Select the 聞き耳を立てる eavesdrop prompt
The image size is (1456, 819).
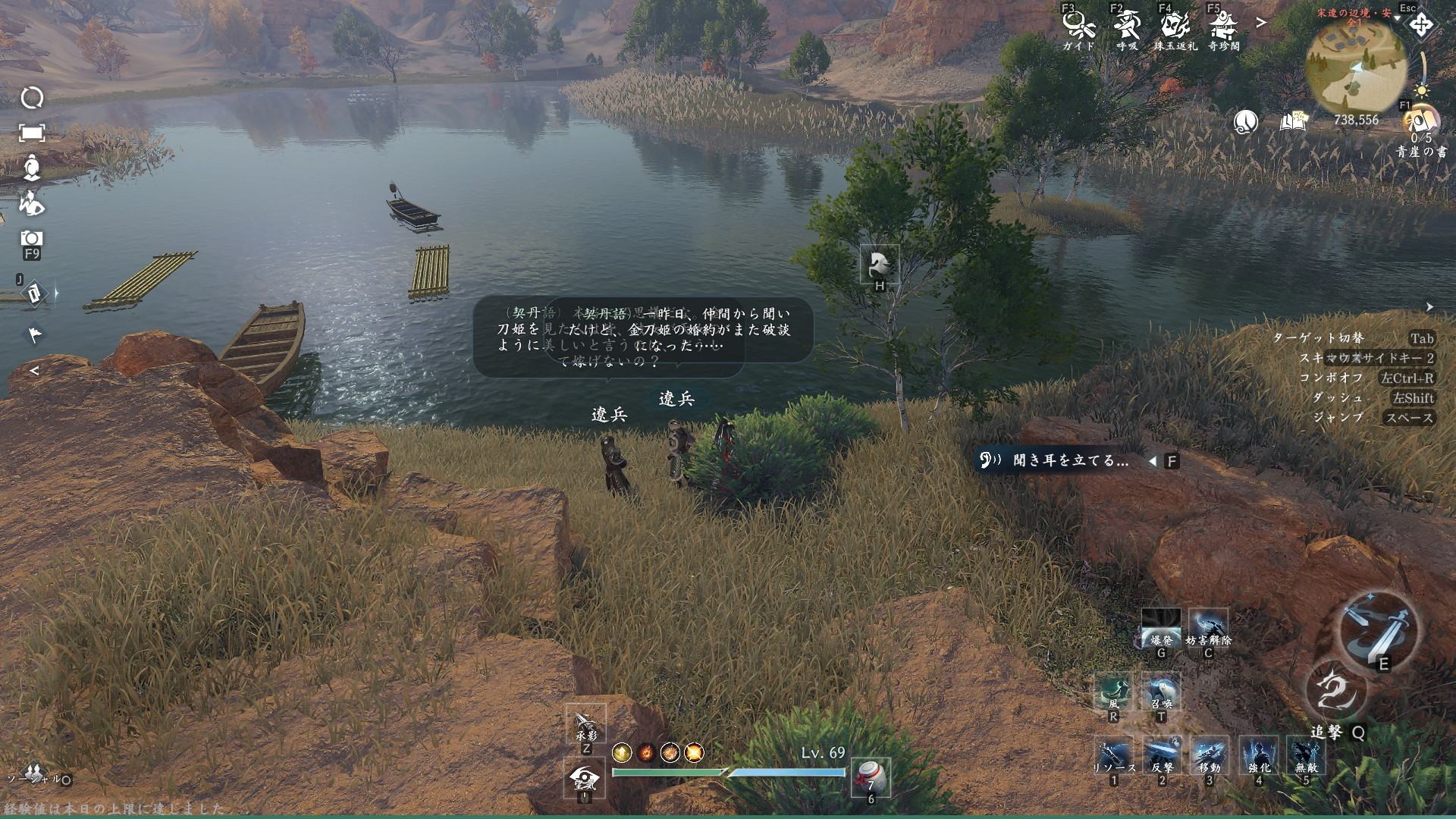click(1071, 461)
